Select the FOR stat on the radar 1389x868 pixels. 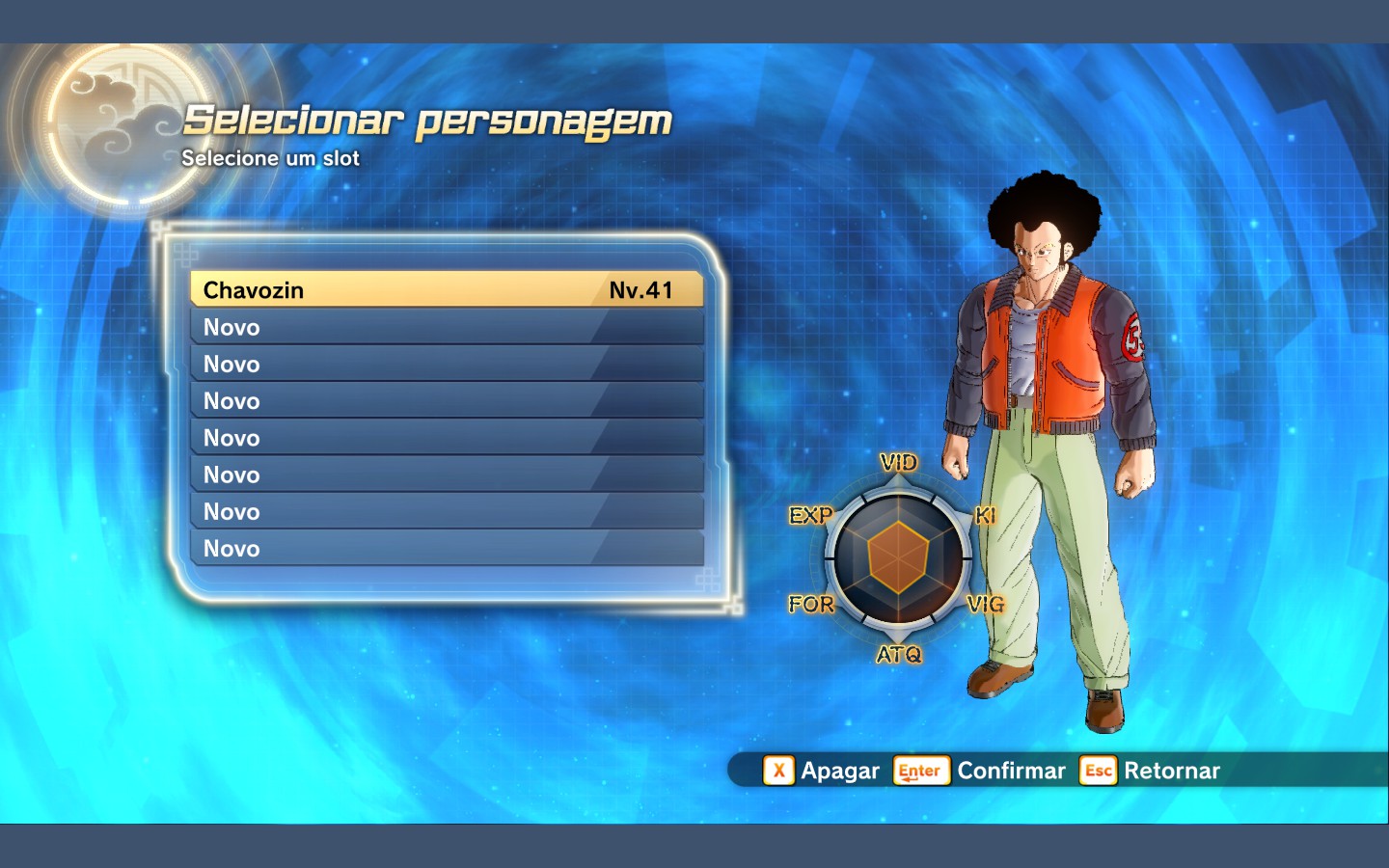coord(812,605)
